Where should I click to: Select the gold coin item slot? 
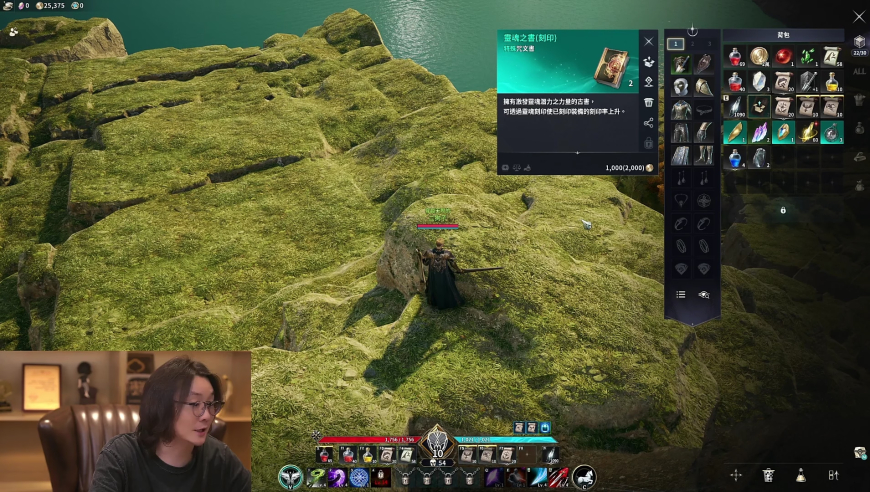point(759,56)
